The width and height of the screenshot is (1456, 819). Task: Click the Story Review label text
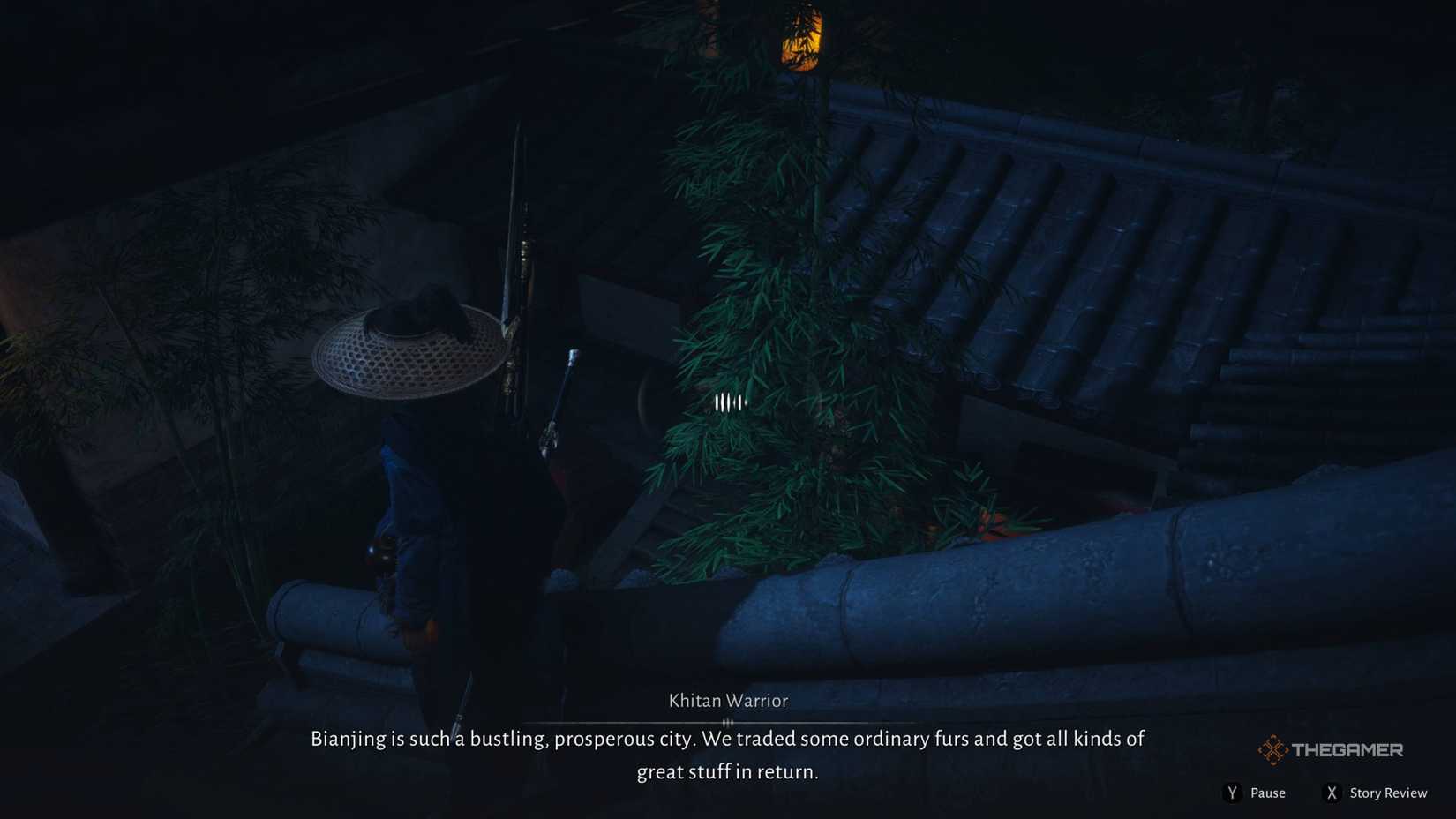[x=1387, y=793]
